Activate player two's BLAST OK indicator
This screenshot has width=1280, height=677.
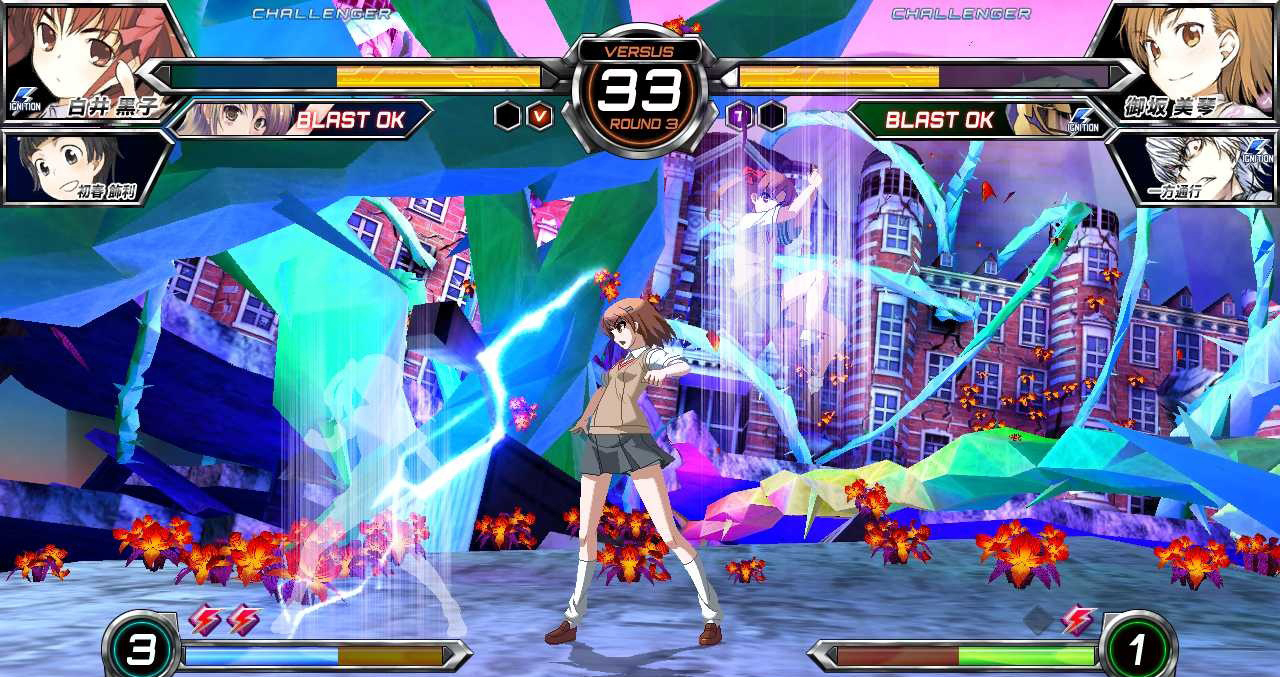(939, 120)
